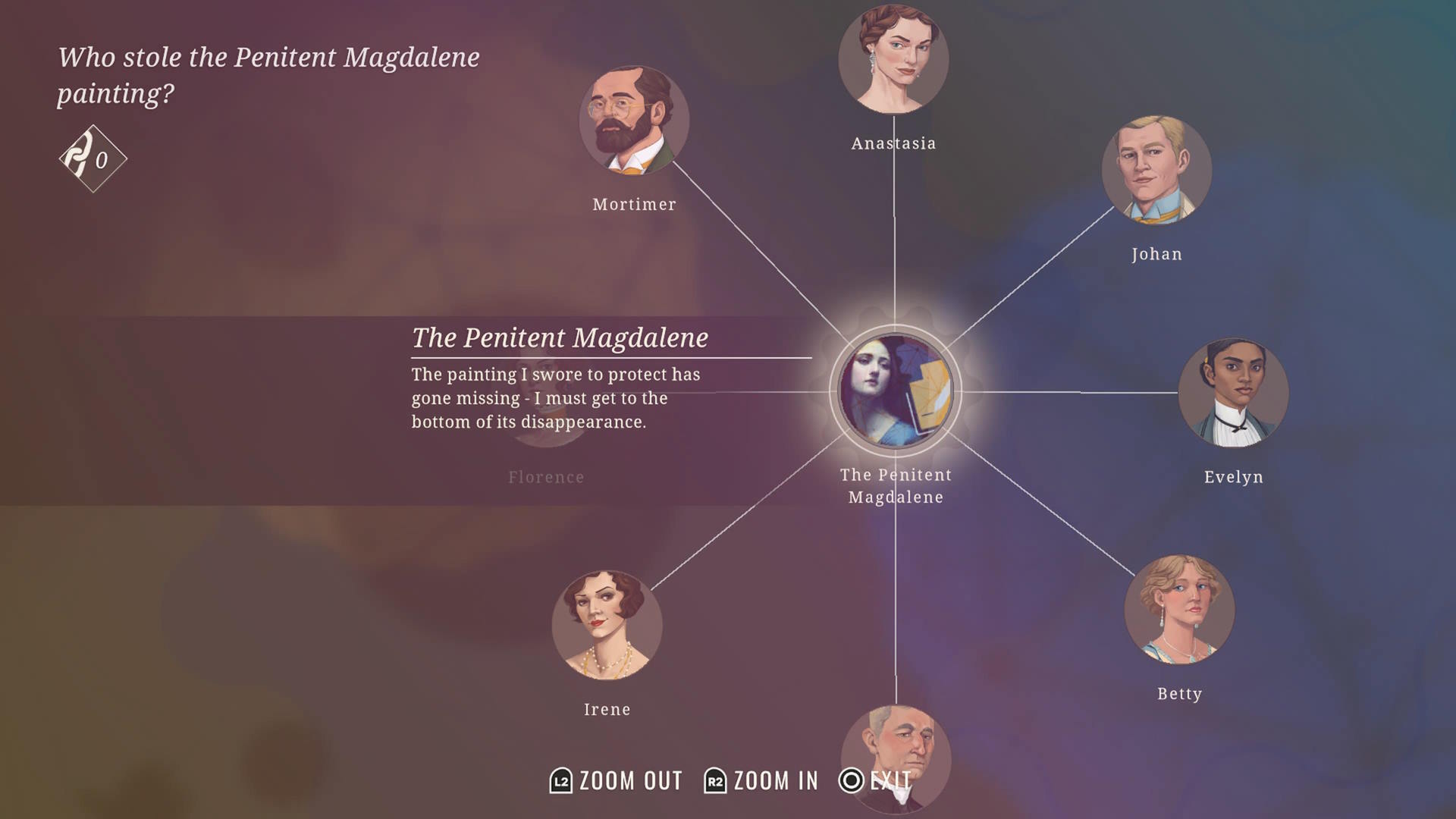This screenshot has height=819, width=1456.
Task: Select Mortimer's portrait node
Action: (634, 121)
